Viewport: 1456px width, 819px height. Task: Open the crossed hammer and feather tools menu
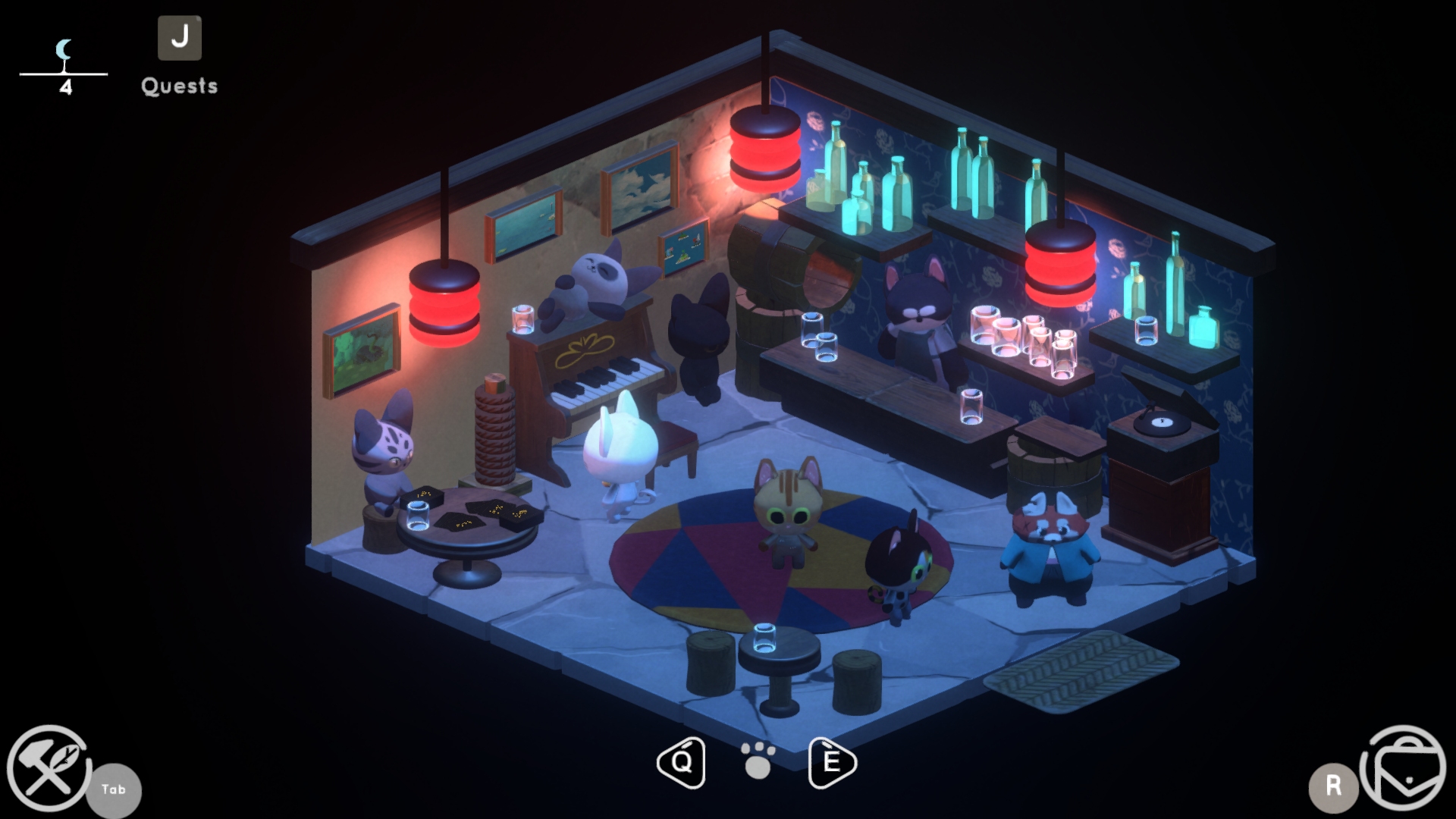point(49,768)
